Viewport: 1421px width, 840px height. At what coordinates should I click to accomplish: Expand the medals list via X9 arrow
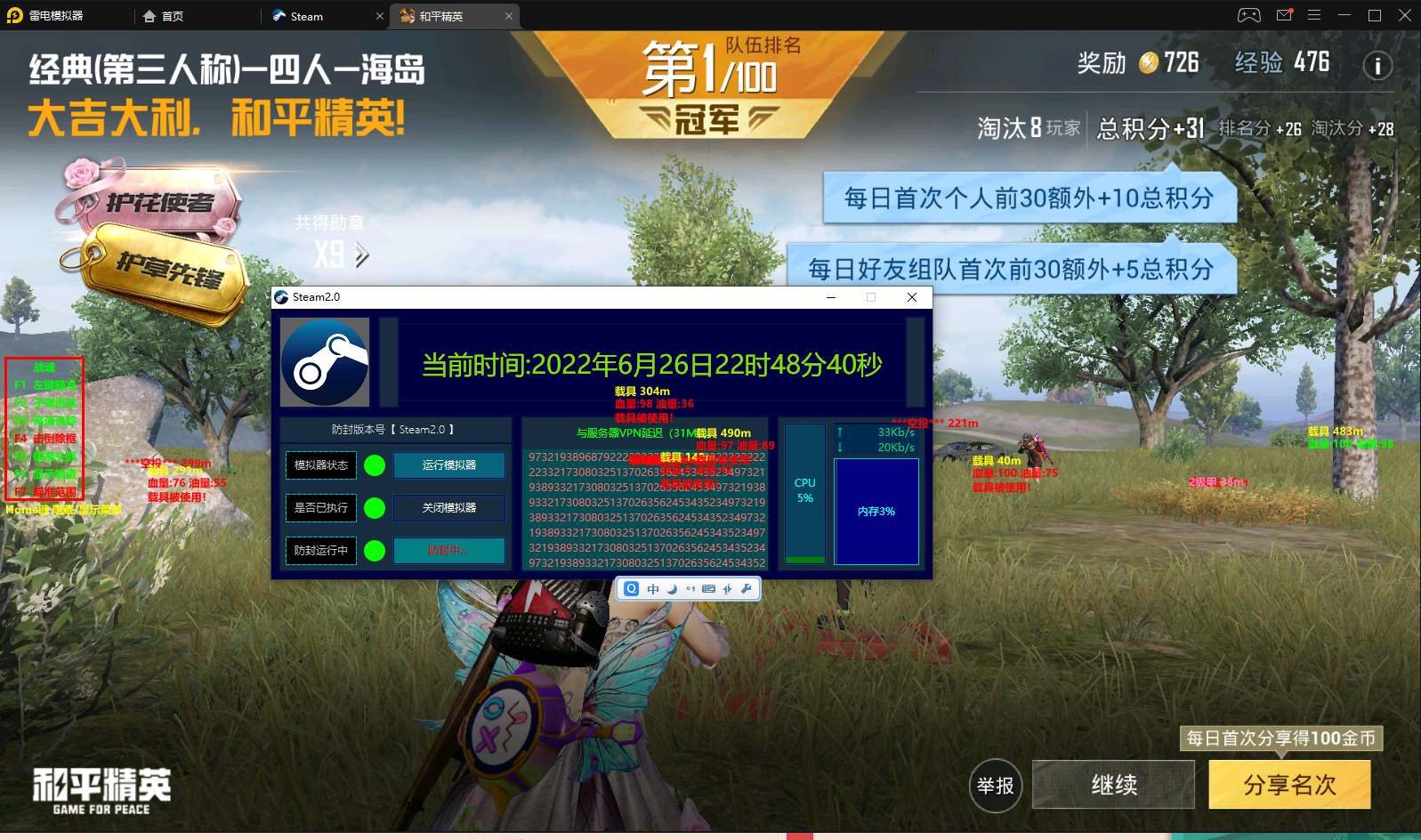click(359, 254)
